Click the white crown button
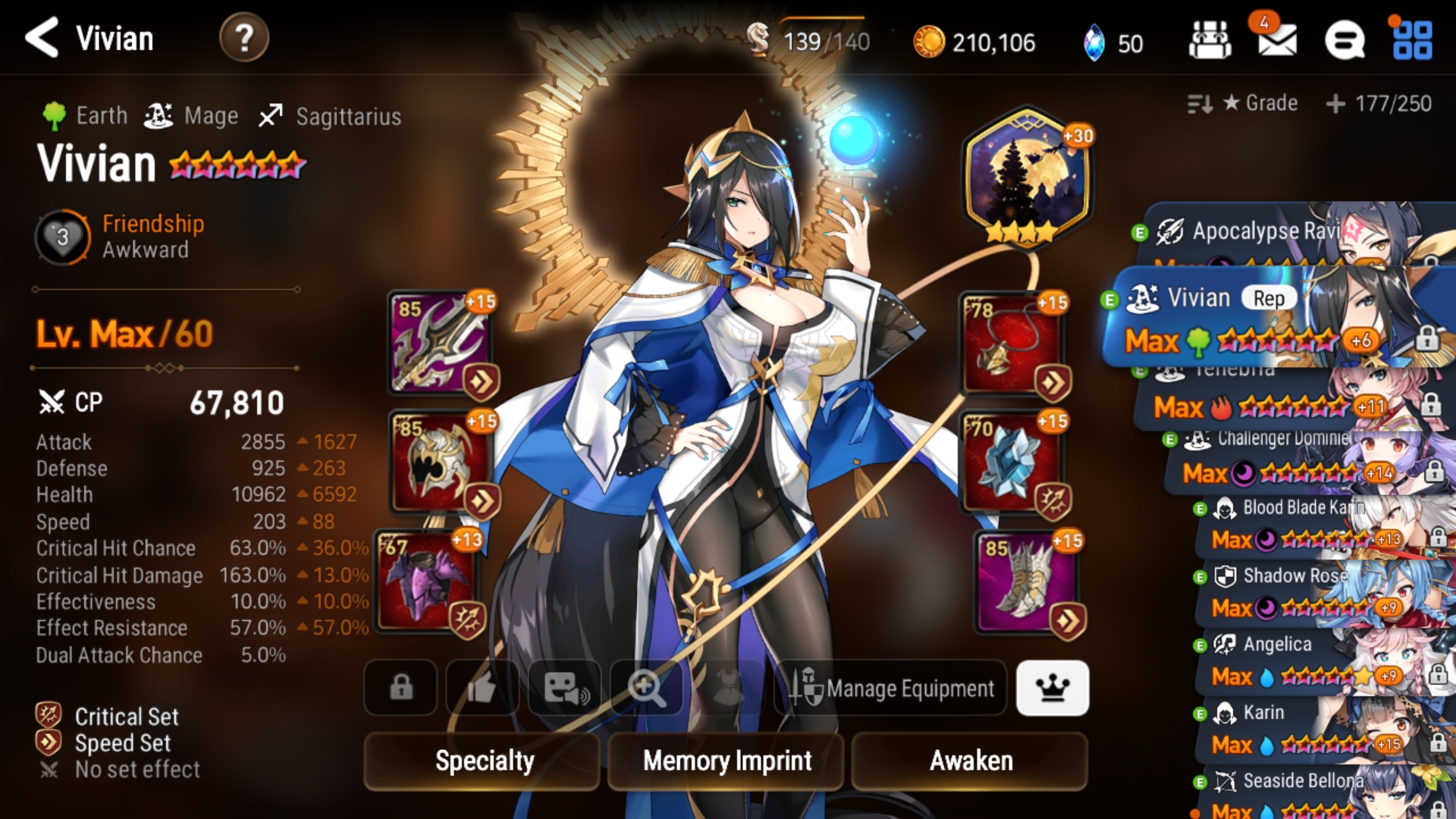The image size is (1456, 819). pyautogui.click(x=1053, y=688)
